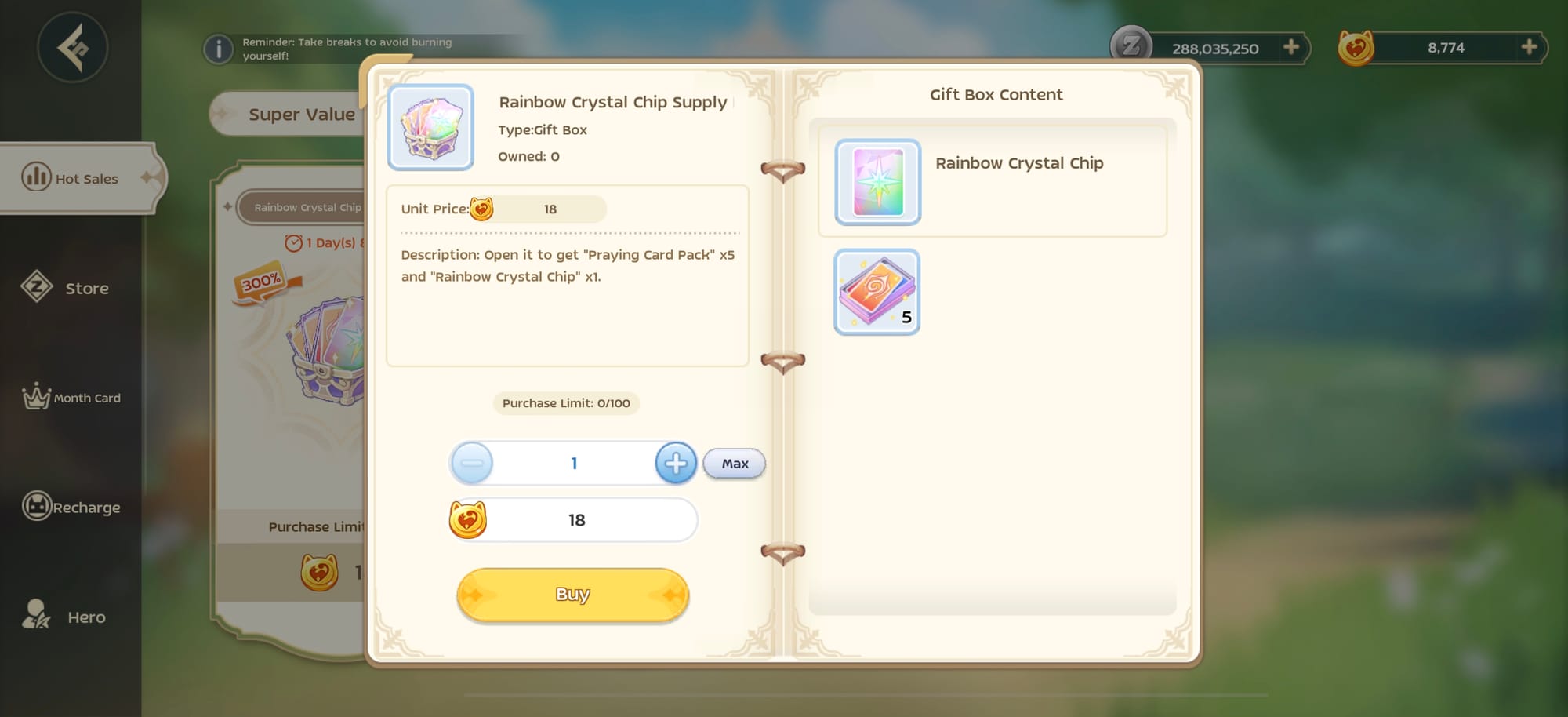This screenshot has width=1568, height=717.
Task: Increase purchase quantity with plus button
Action: click(x=676, y=463)
